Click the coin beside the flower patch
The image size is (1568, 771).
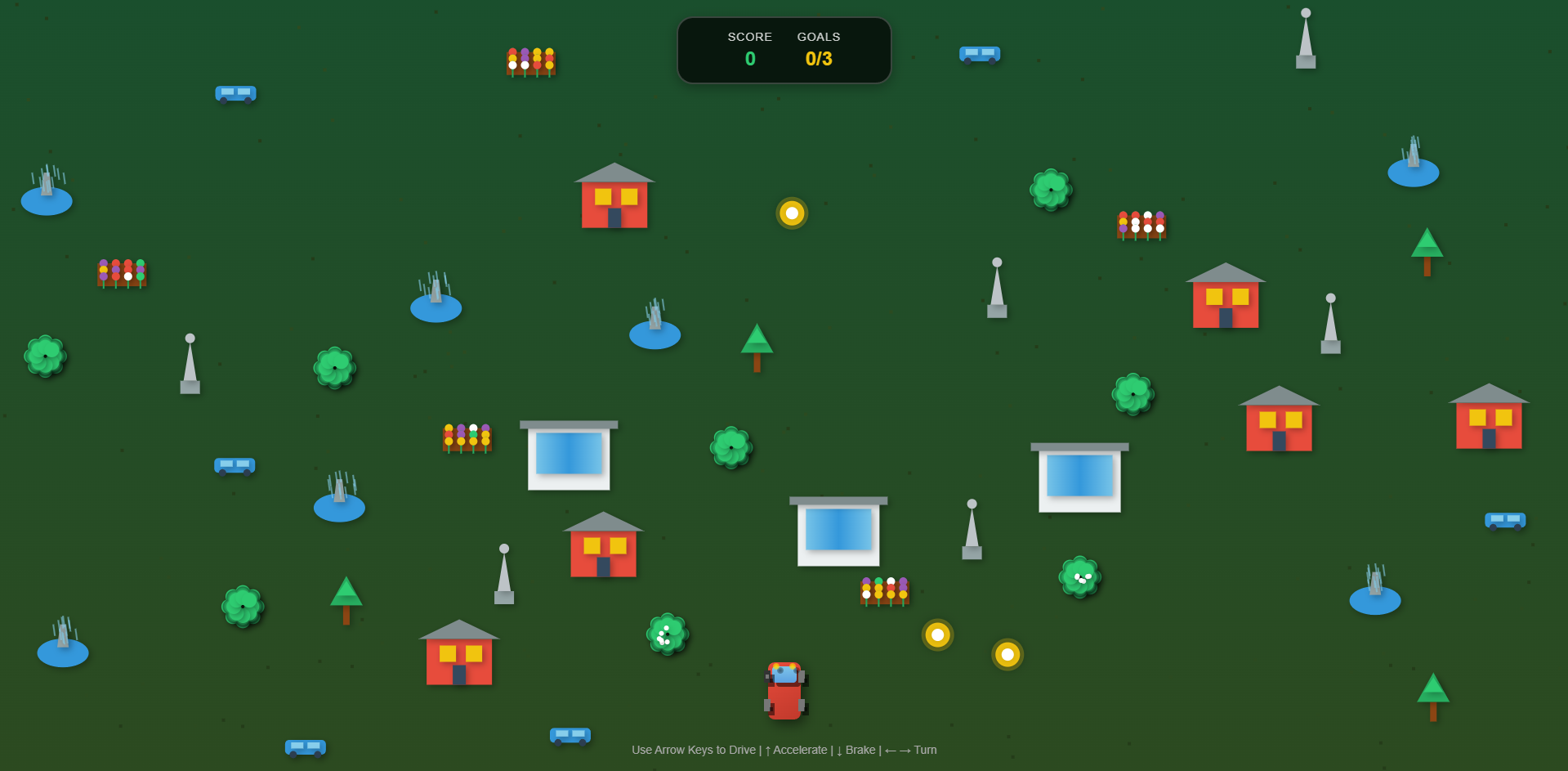(937, 636)
